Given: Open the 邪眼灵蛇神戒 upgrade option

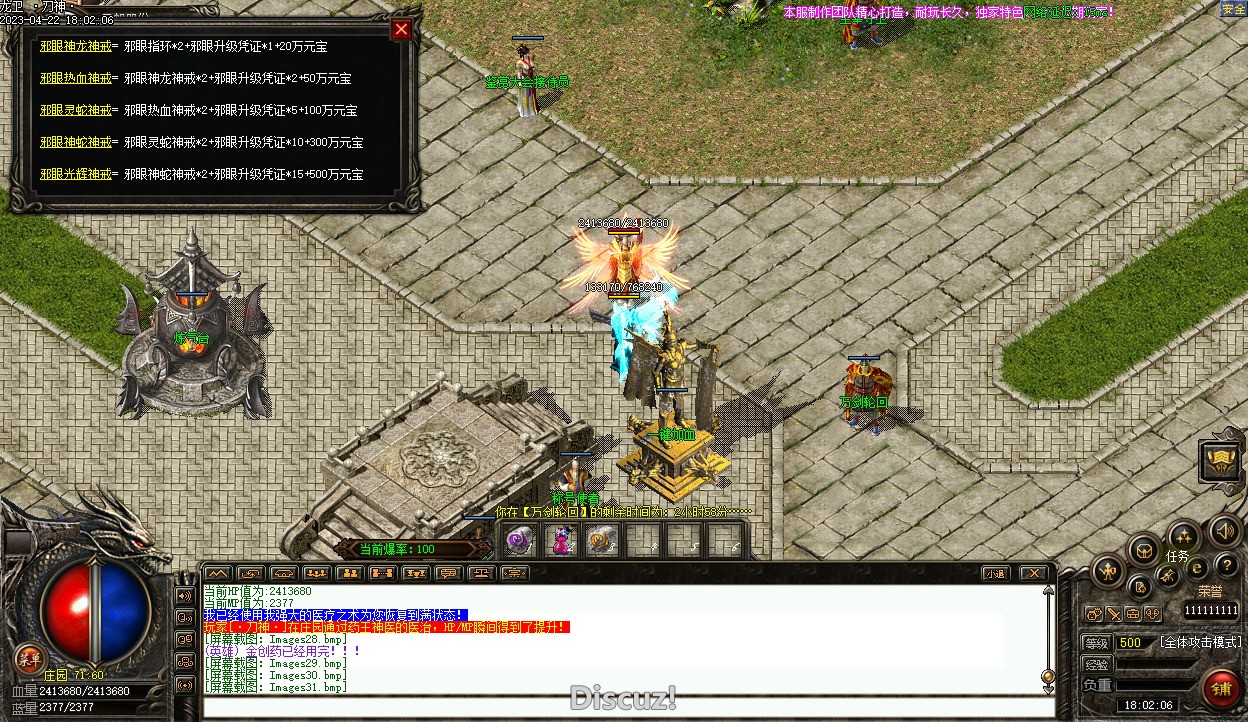Looking at the screenshot, I should click(76, 110).
